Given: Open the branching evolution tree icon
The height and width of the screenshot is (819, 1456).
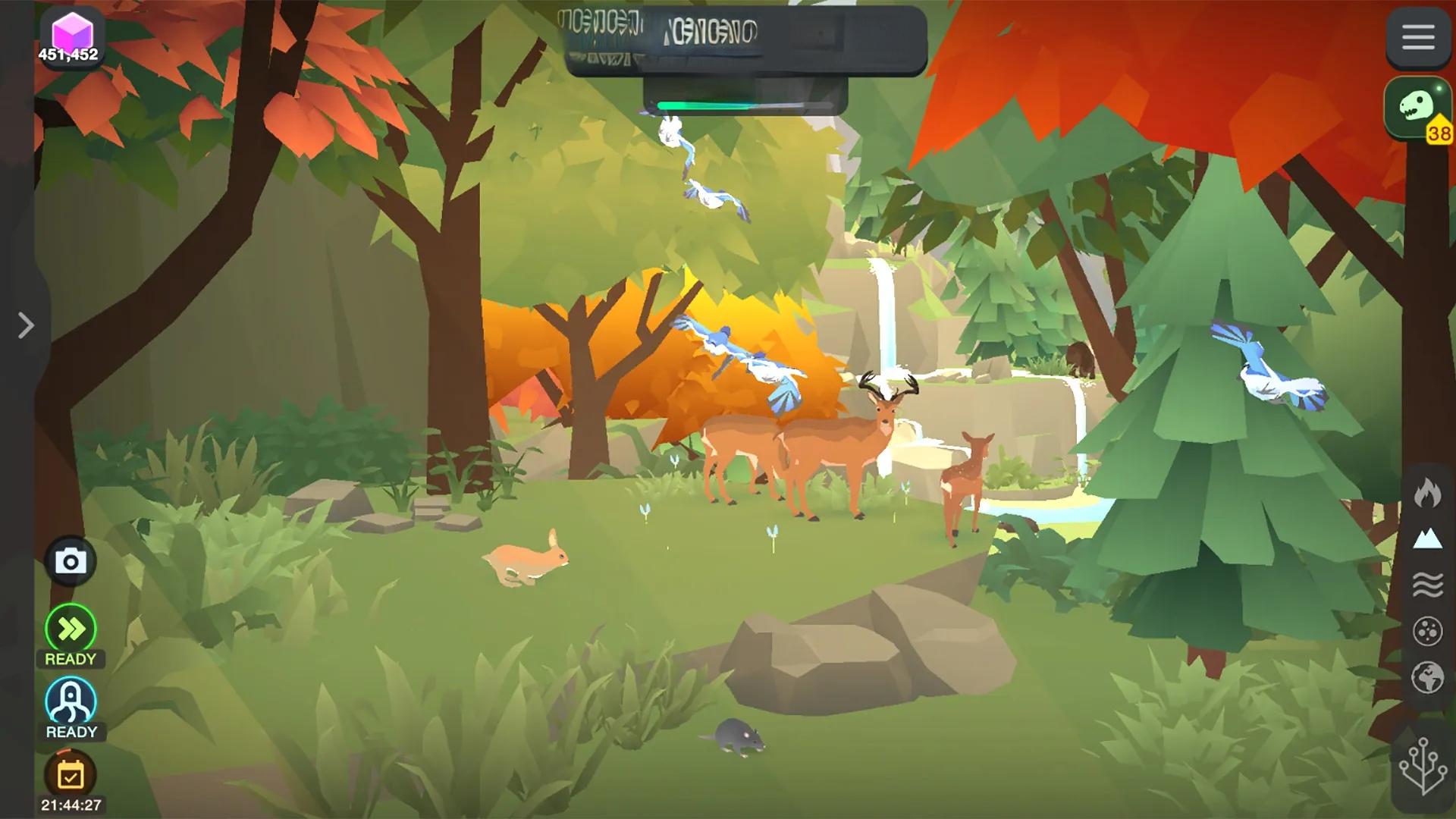Looking at the screenshot, I should [x=1422, y=767].
